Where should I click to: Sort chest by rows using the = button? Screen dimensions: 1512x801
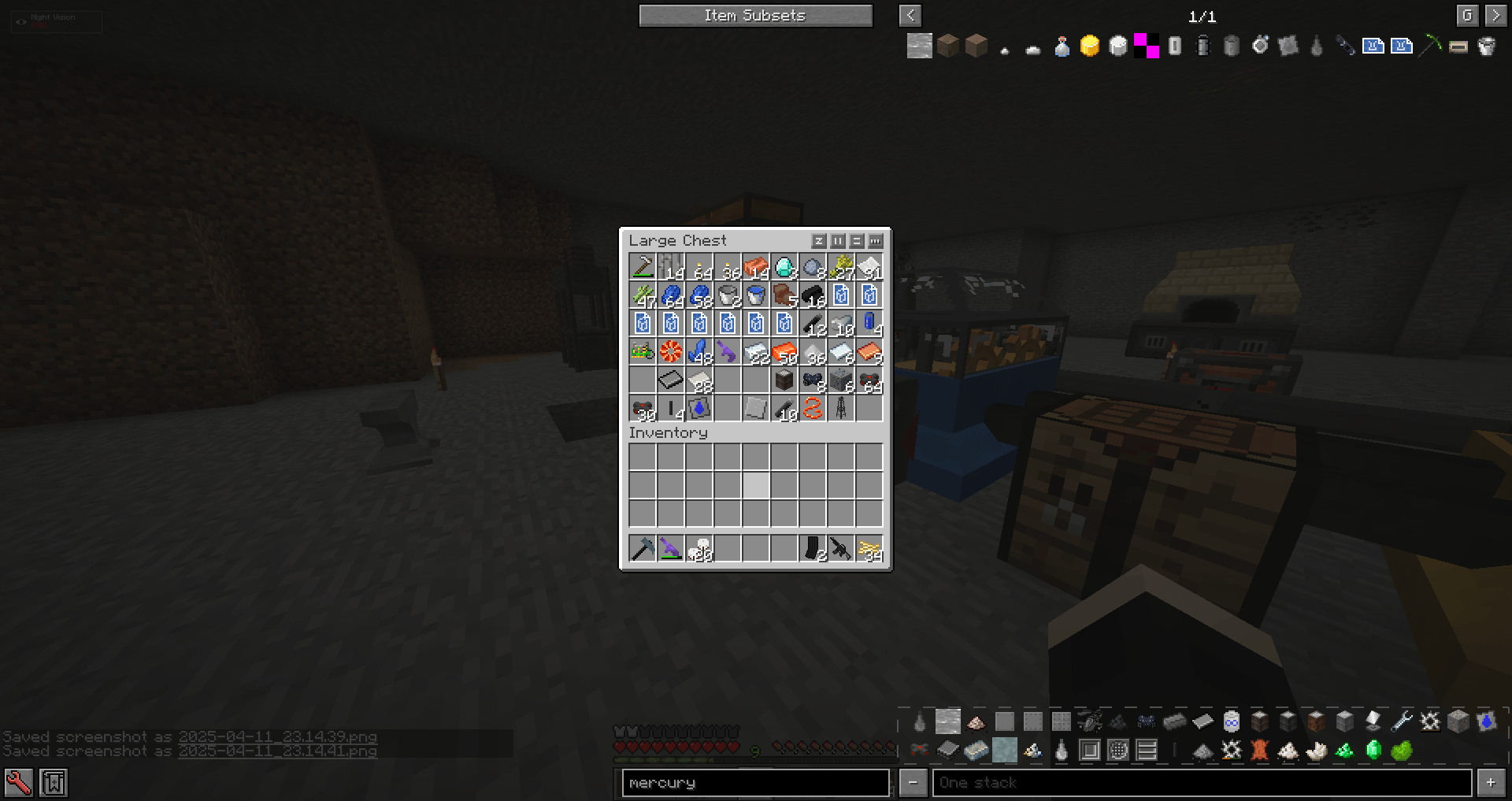857,241
